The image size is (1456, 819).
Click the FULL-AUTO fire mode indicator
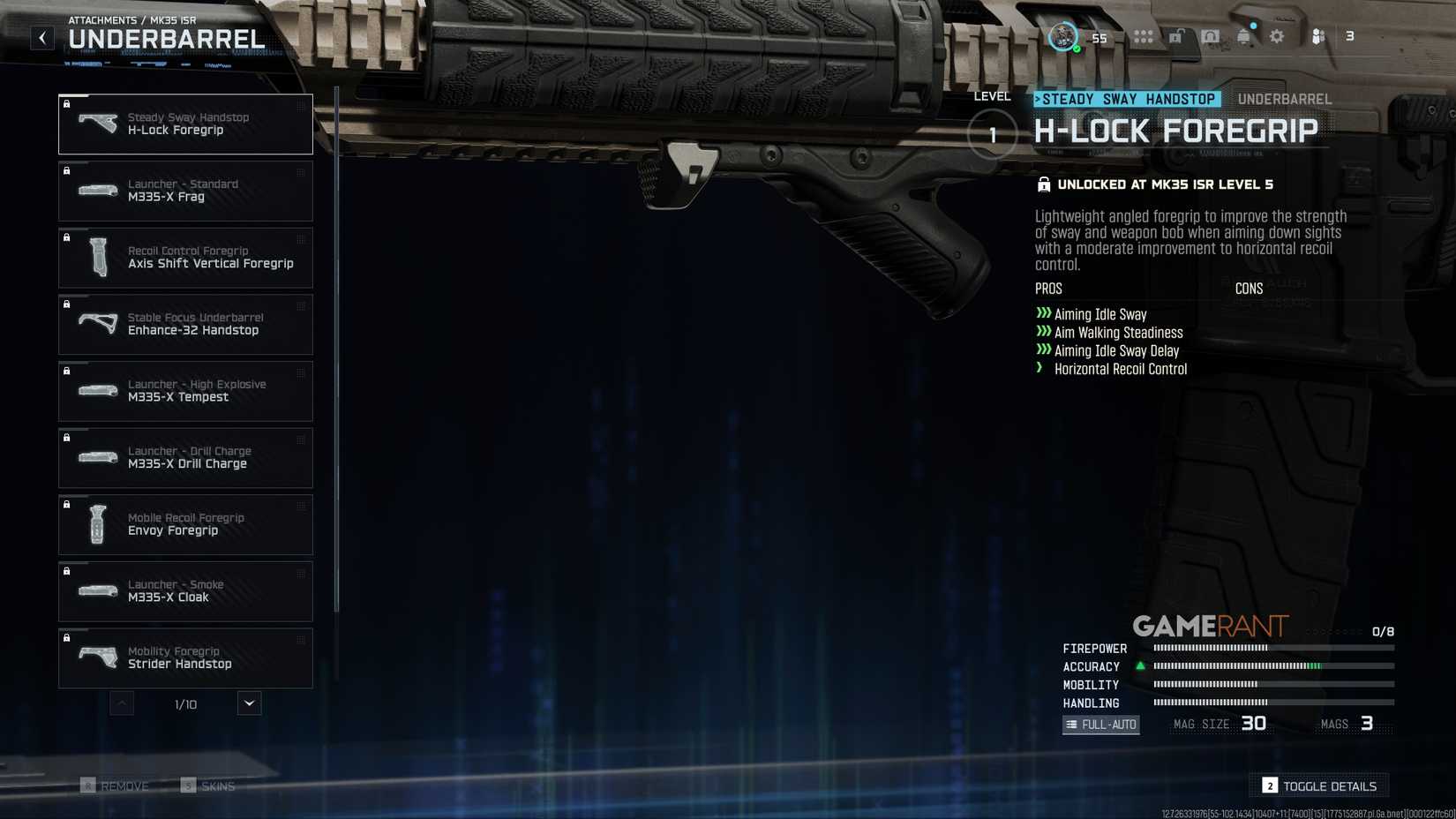click(1100, 724)
